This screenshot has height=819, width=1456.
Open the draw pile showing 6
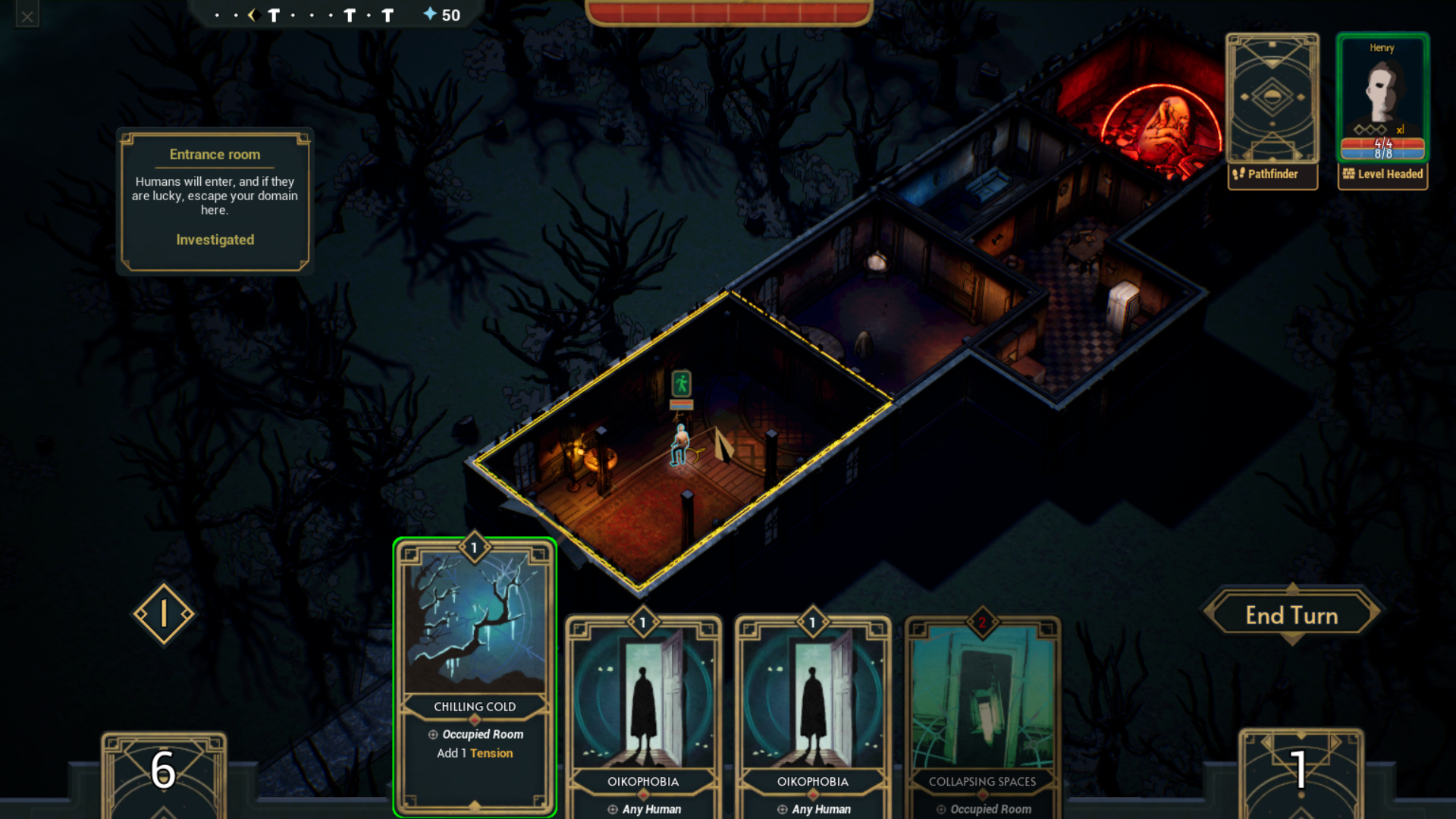tap(164, 772)
